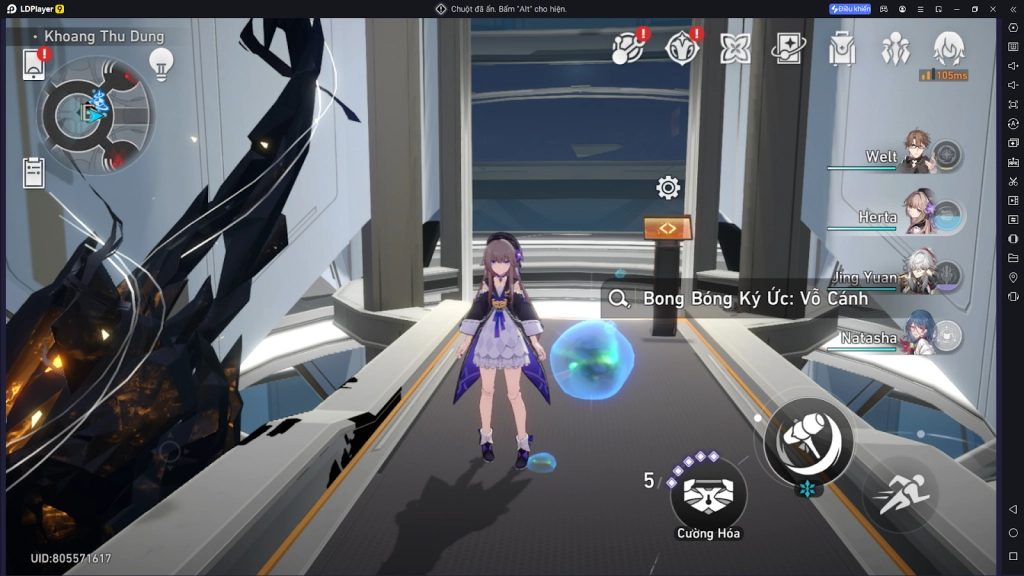Open the backpack inventory icon
The width and height of the screenshot is (1024, 576).
tap(842, 49)
